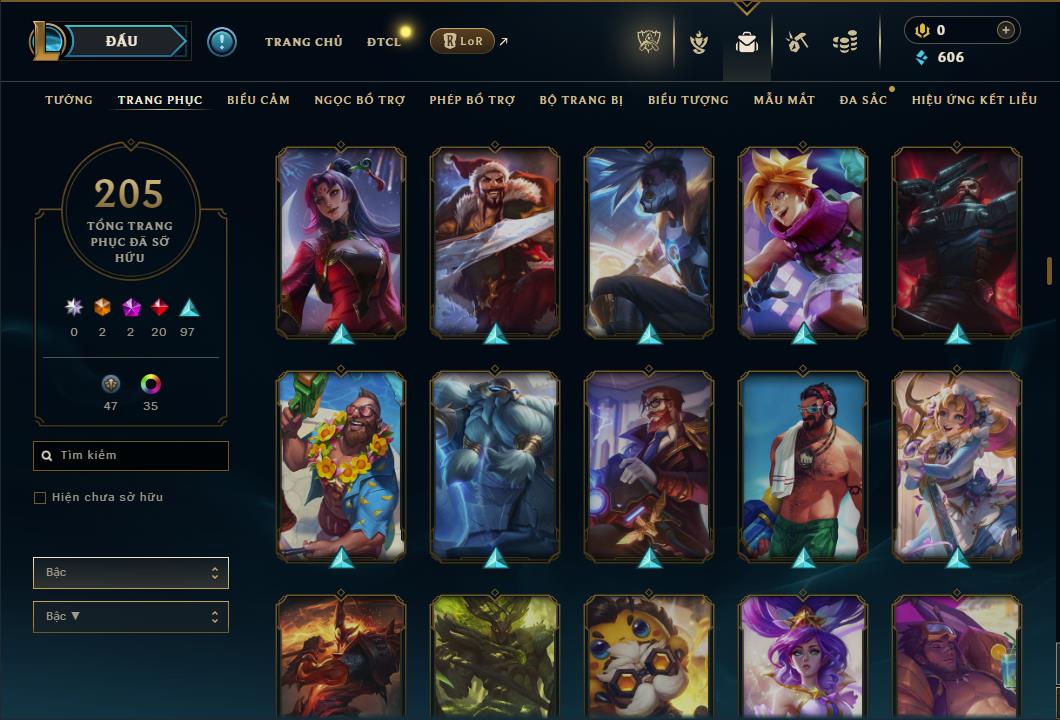Select the Santa-hat bearded swordsman skin card
This screenshot has height=720, width=1060.
495,242
